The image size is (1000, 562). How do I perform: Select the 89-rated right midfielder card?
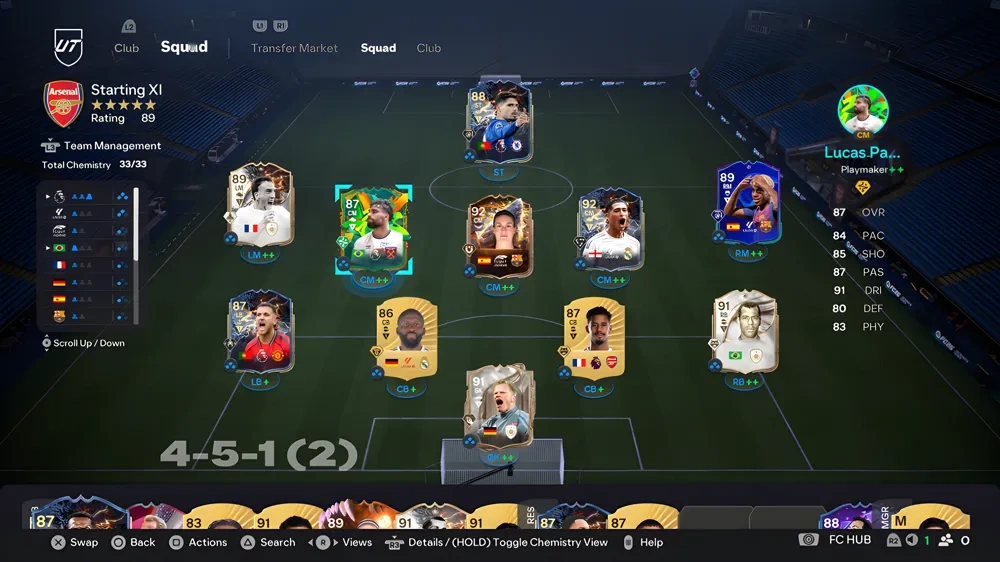click(x=748, y=205)
